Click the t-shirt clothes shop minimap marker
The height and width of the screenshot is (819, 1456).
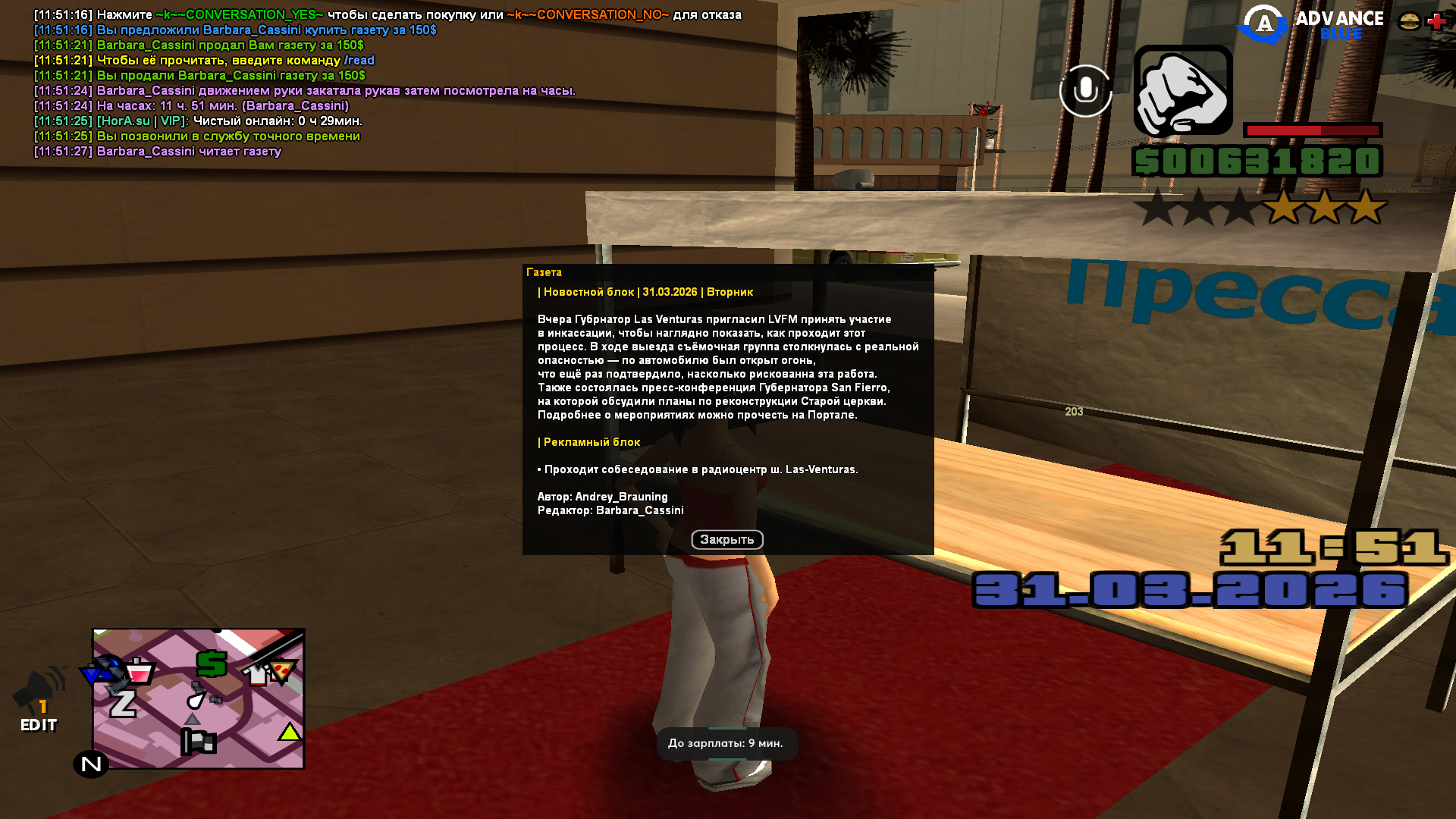(x=256, y=674)
